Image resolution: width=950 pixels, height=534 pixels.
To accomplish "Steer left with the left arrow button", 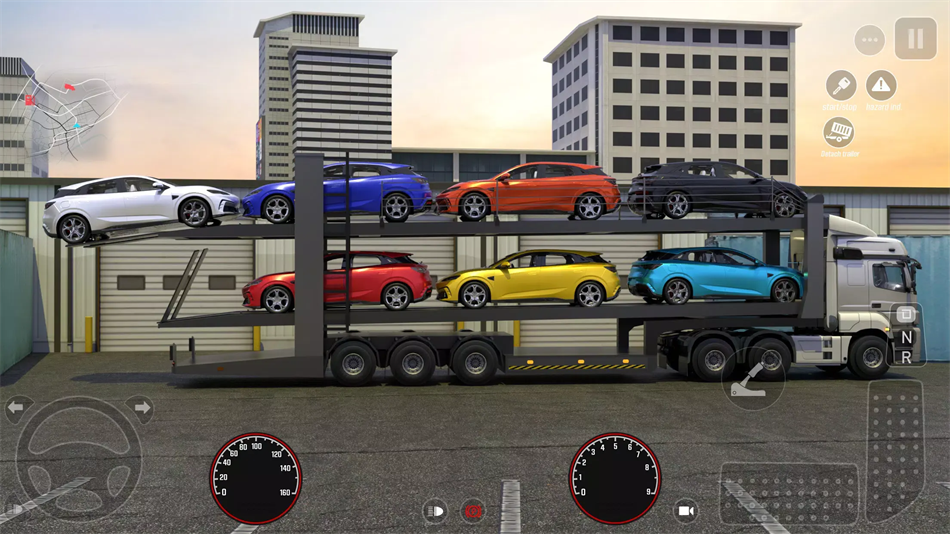I will [x=19, y=407].
